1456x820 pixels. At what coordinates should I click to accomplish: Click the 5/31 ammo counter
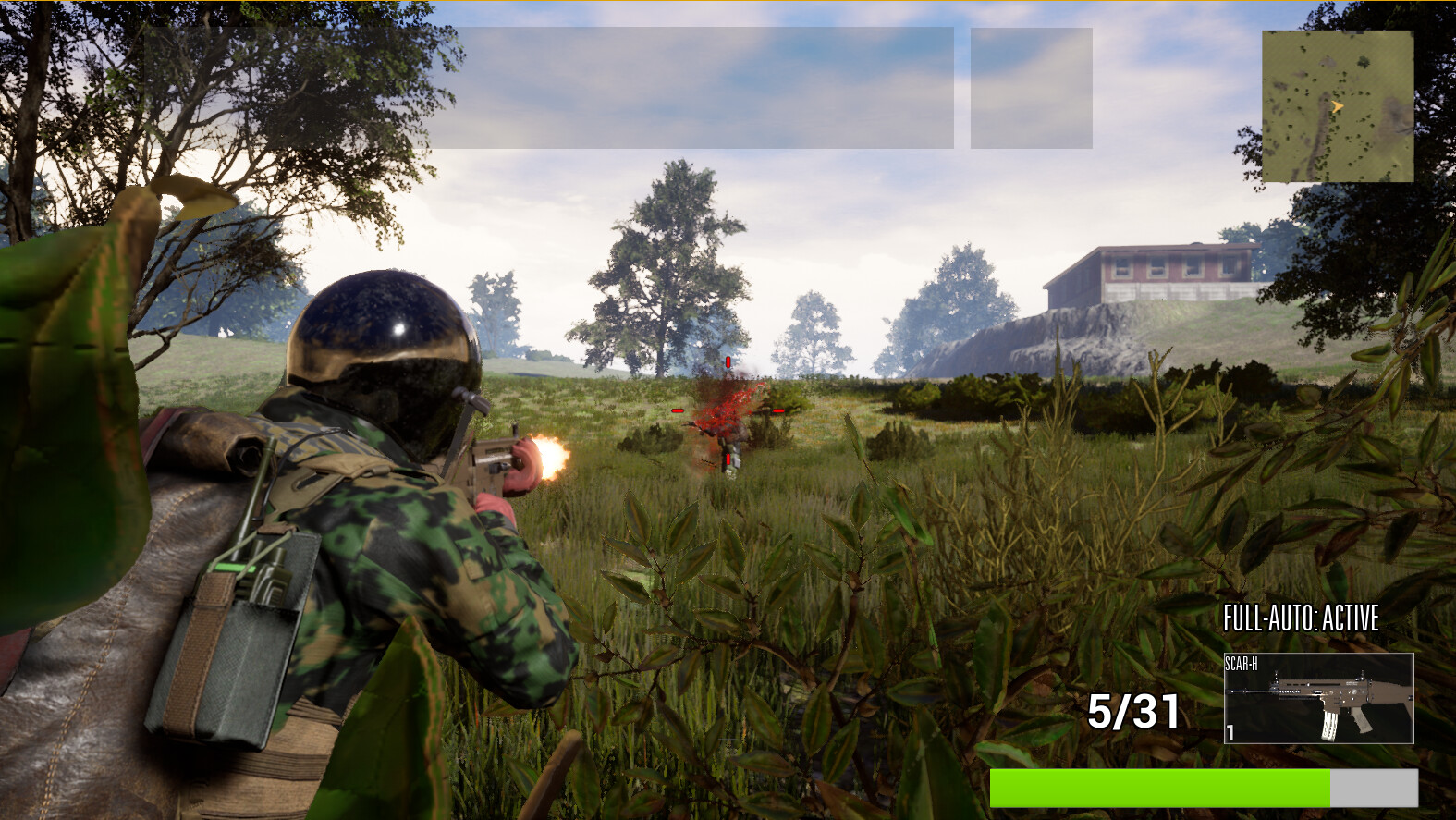tap(1135, 710)
